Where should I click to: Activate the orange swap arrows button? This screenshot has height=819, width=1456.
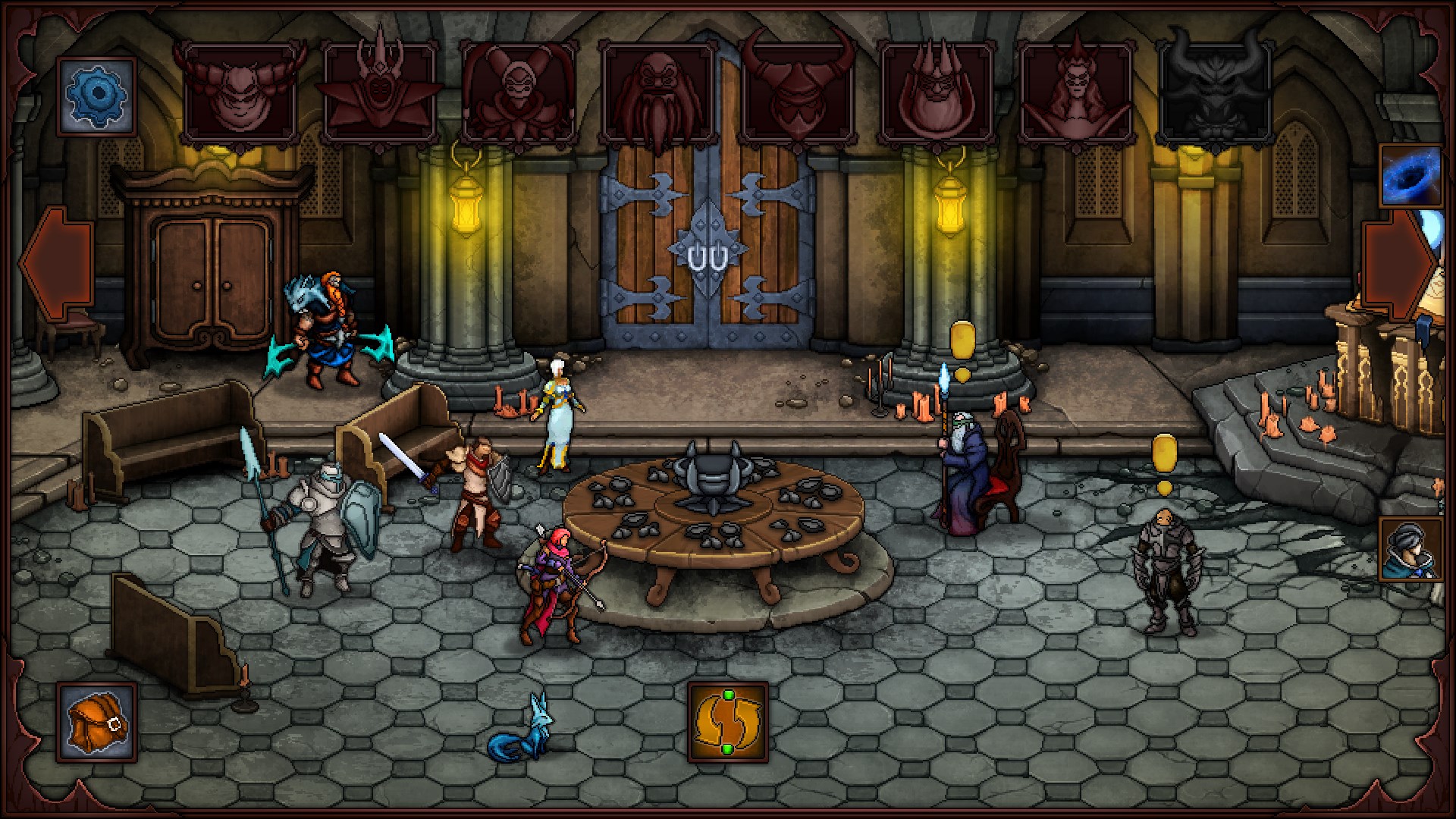(727, 721)
